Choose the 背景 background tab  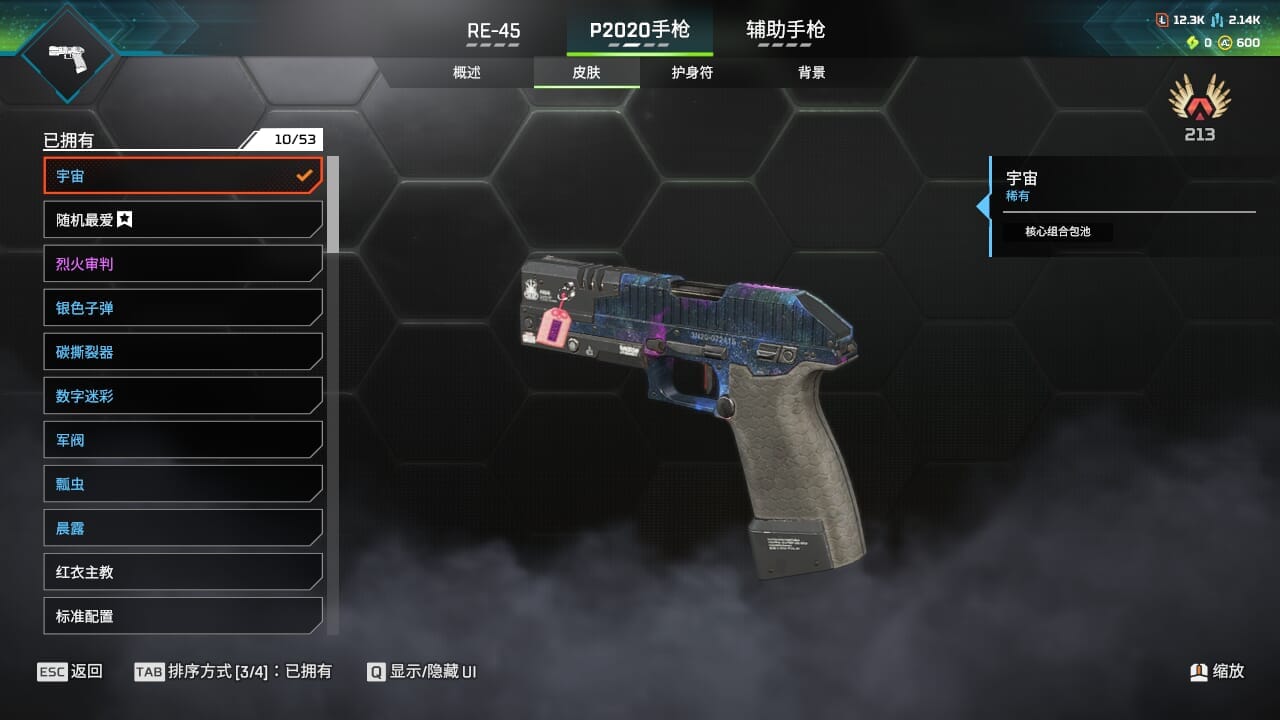pos(811,73)
